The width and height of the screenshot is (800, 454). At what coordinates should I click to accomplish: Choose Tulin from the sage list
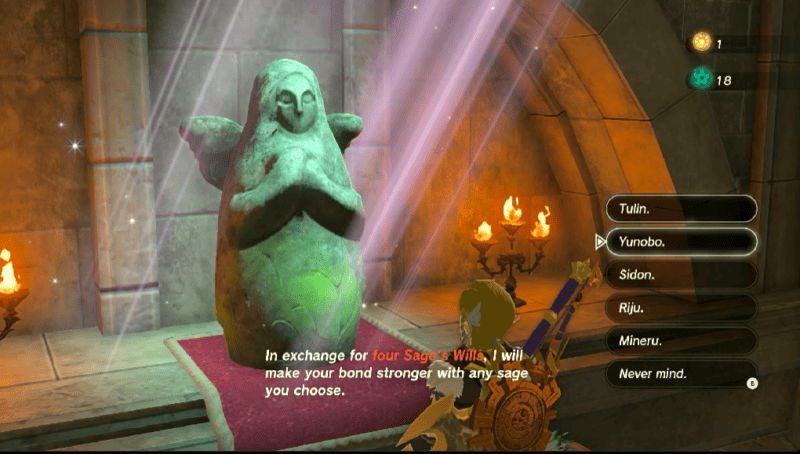[680, 209]
